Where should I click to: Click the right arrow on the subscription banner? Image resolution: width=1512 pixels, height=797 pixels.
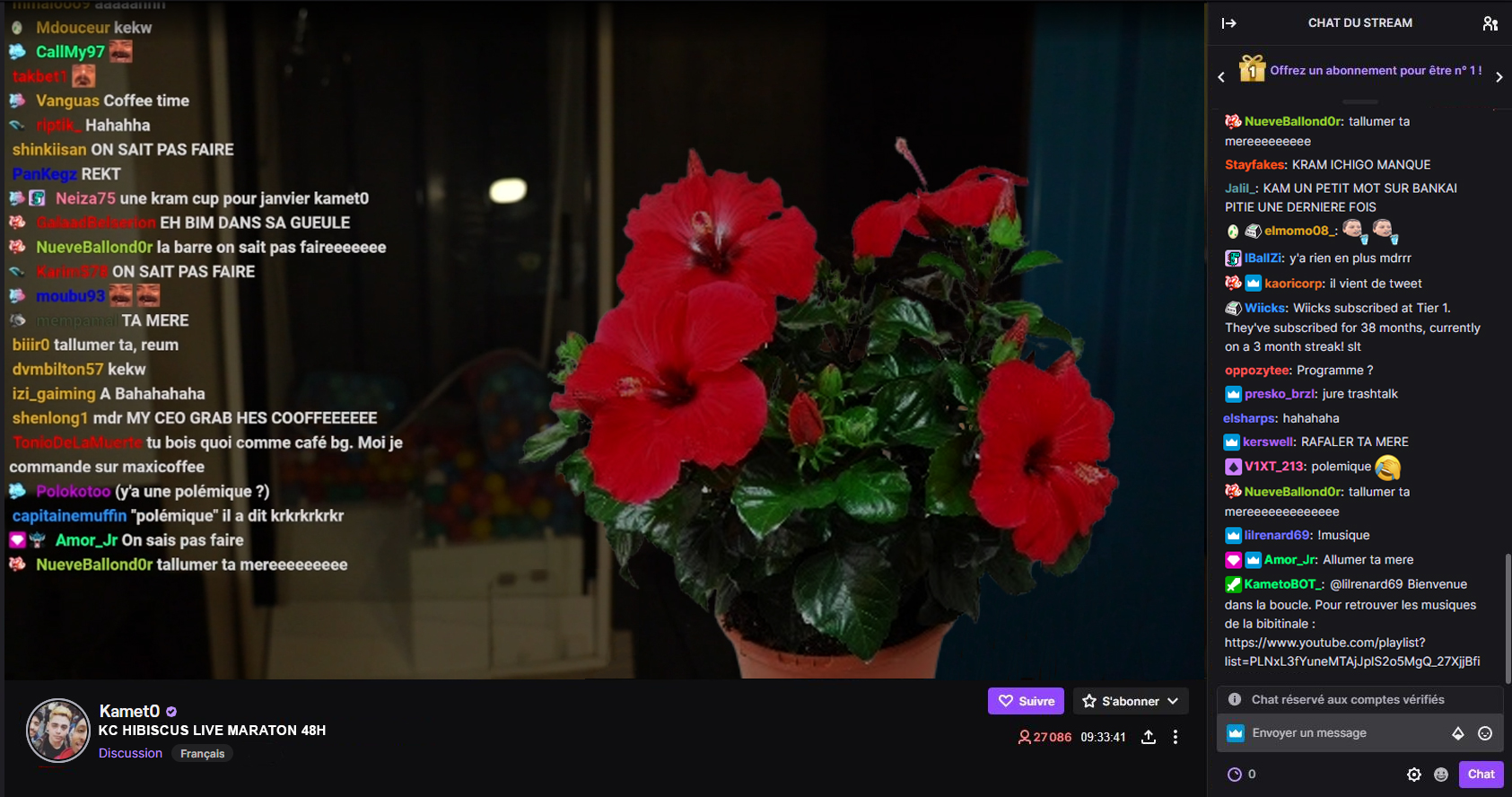click(1499, 77)
